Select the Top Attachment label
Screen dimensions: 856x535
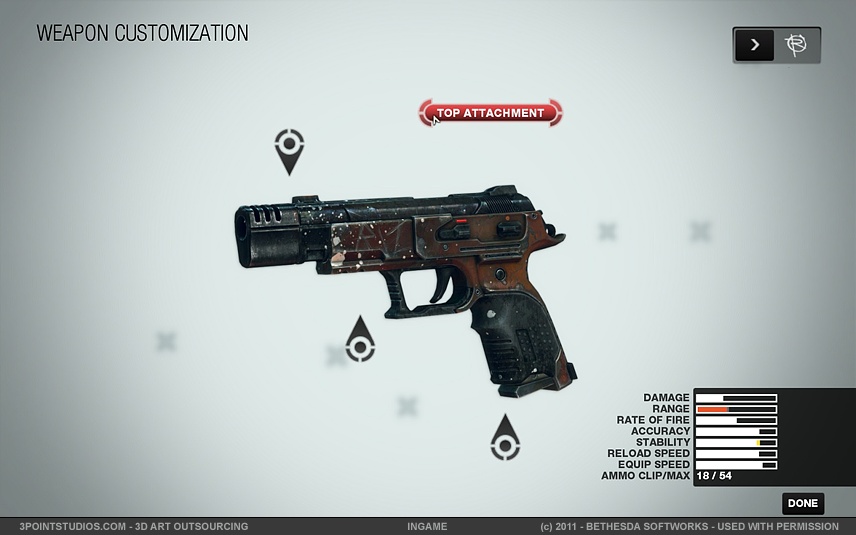(x=490, y=113)
